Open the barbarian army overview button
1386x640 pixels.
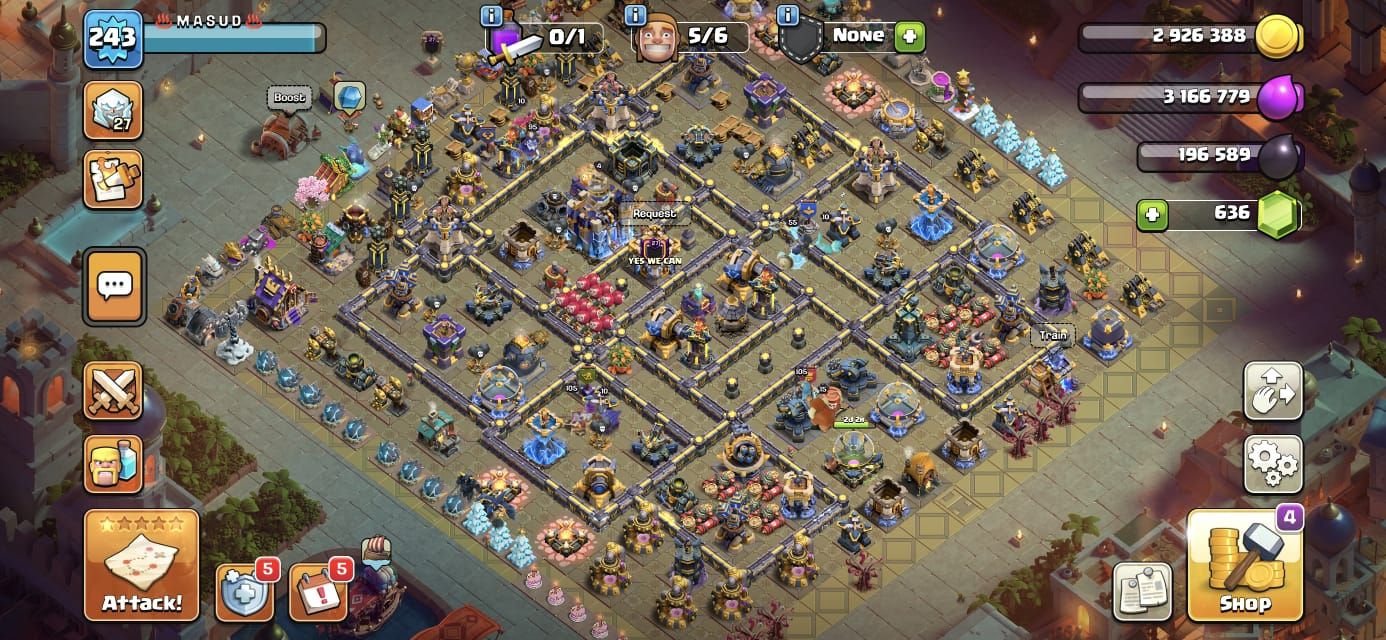tap(113, 464)
